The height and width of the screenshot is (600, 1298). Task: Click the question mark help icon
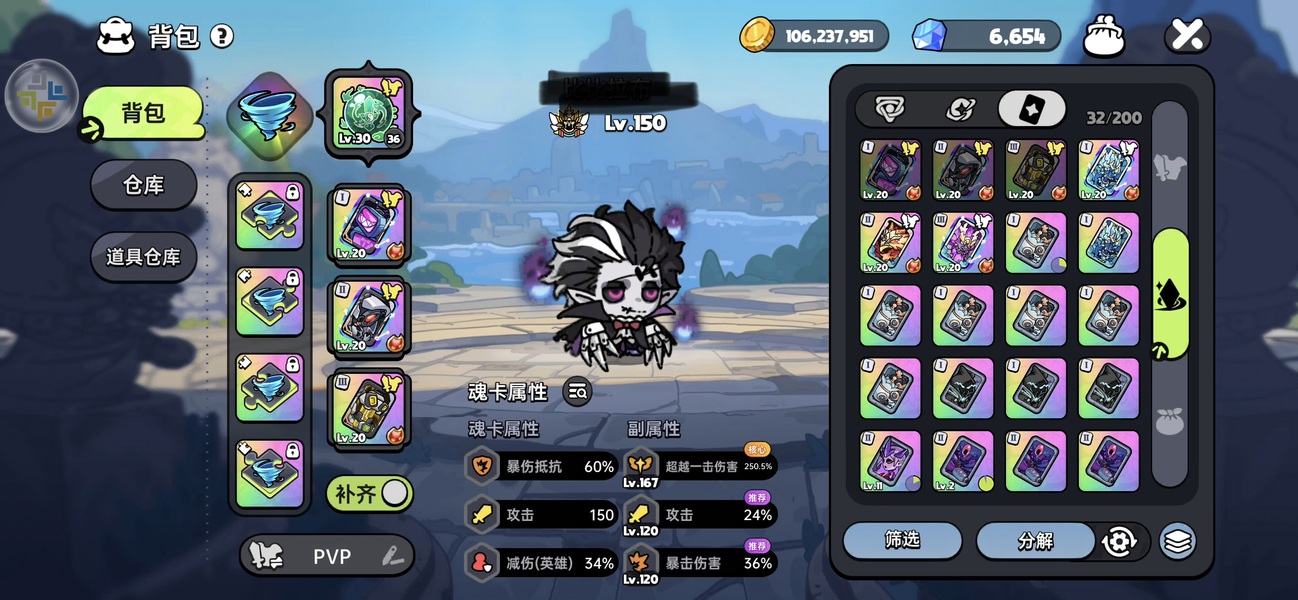pyautogui.click(x=222, y=37)
